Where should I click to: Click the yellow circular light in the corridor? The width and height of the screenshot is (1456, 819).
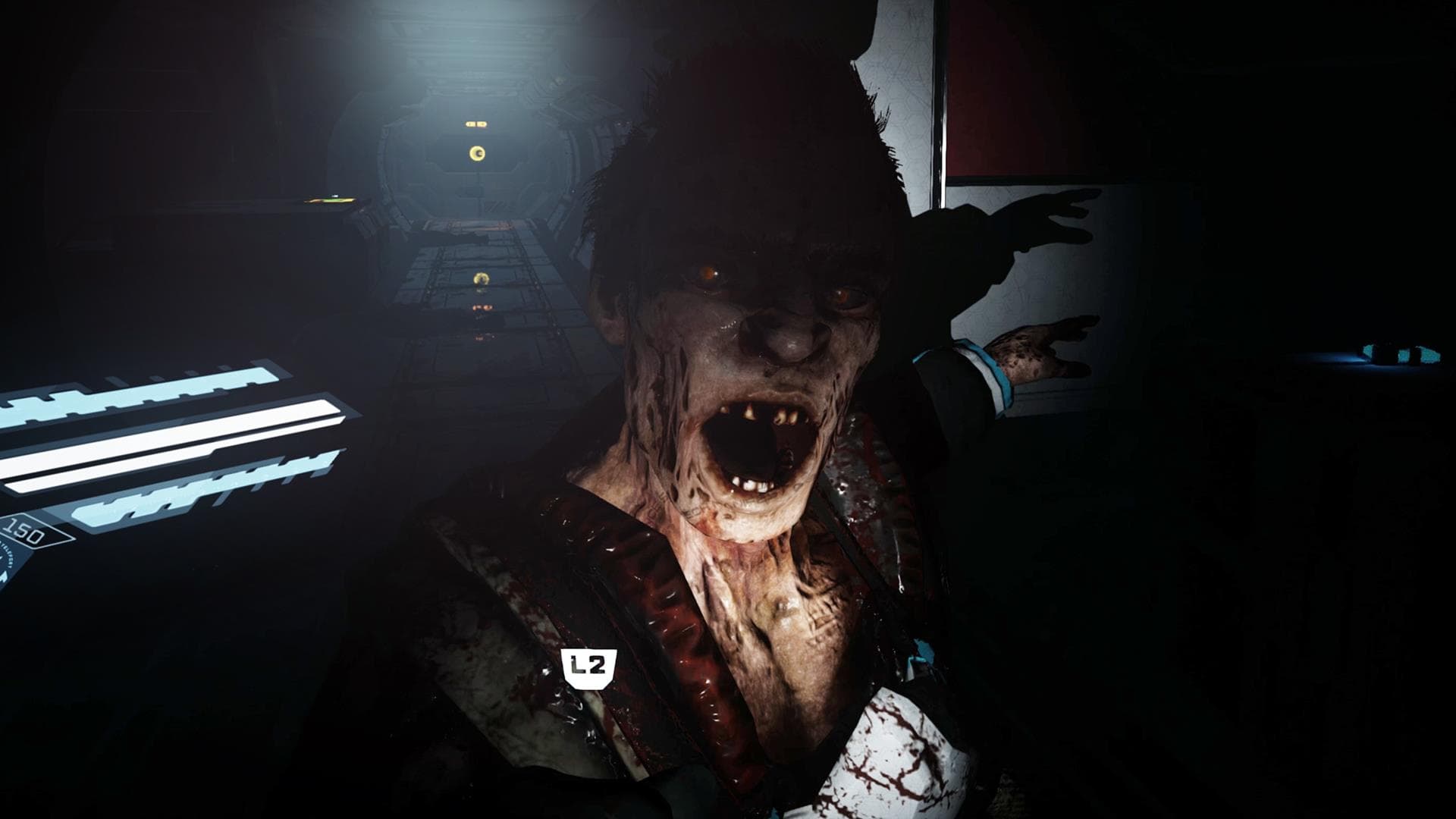pyautogui.click(x=477, y=153)
